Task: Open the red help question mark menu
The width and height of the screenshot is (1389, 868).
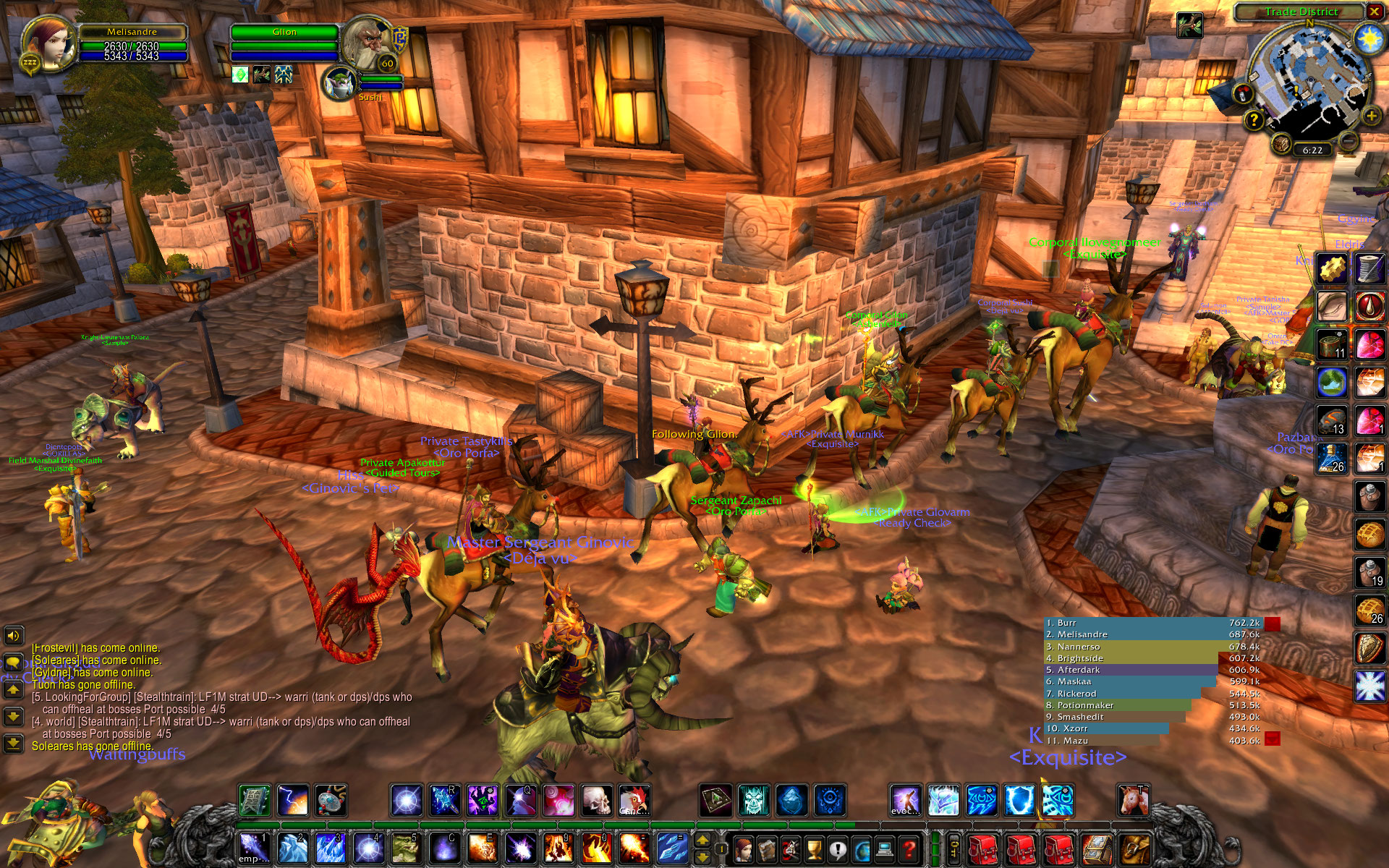Action: point(909,848)
